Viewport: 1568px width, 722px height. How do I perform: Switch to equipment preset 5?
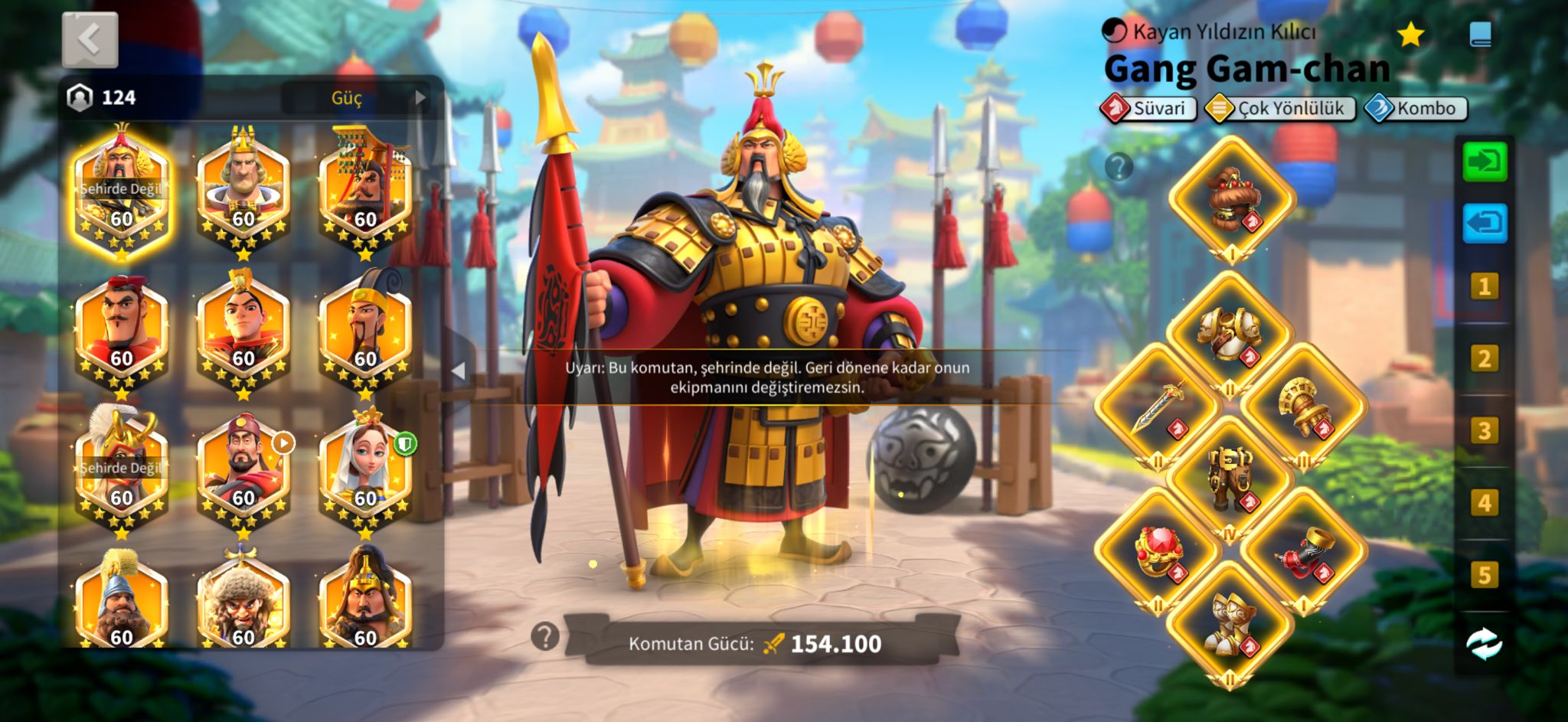1484,575
